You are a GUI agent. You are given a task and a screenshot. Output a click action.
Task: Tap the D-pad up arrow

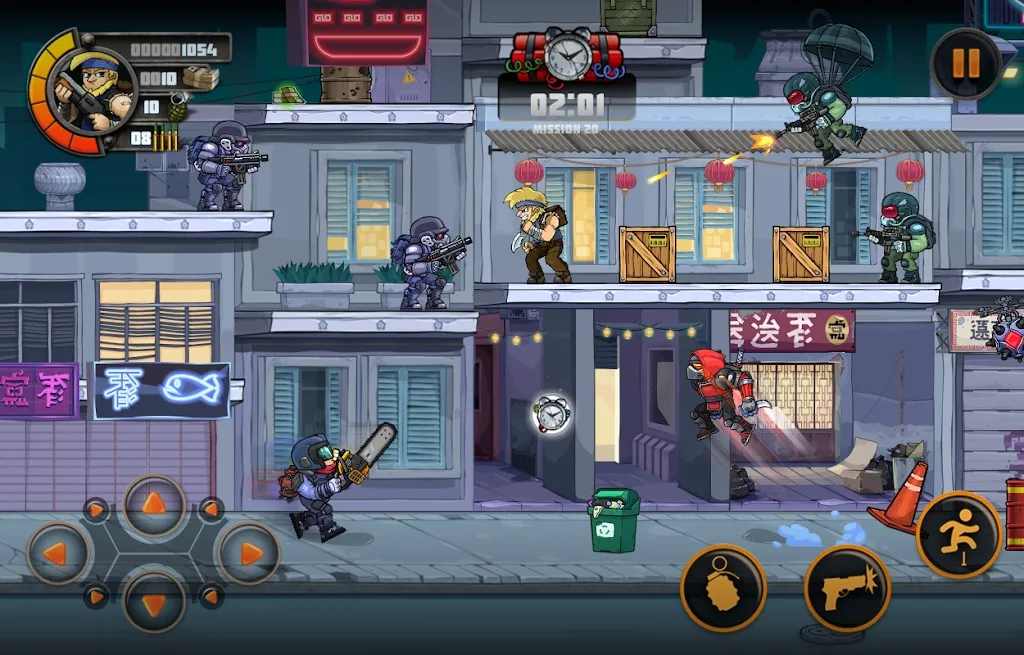[154, 506]
